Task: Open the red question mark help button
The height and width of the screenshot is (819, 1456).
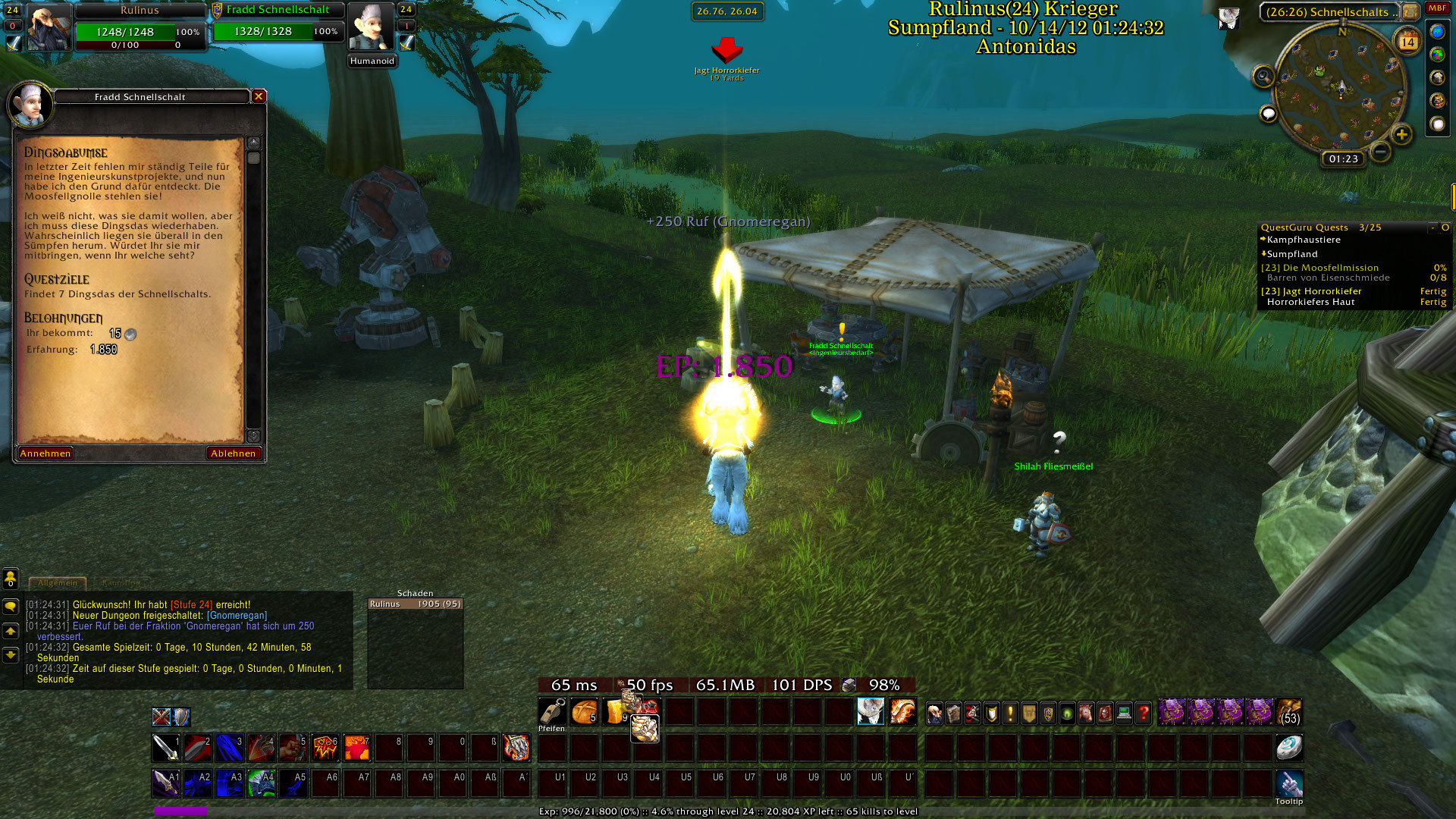Action: [x=1143, y=713]
